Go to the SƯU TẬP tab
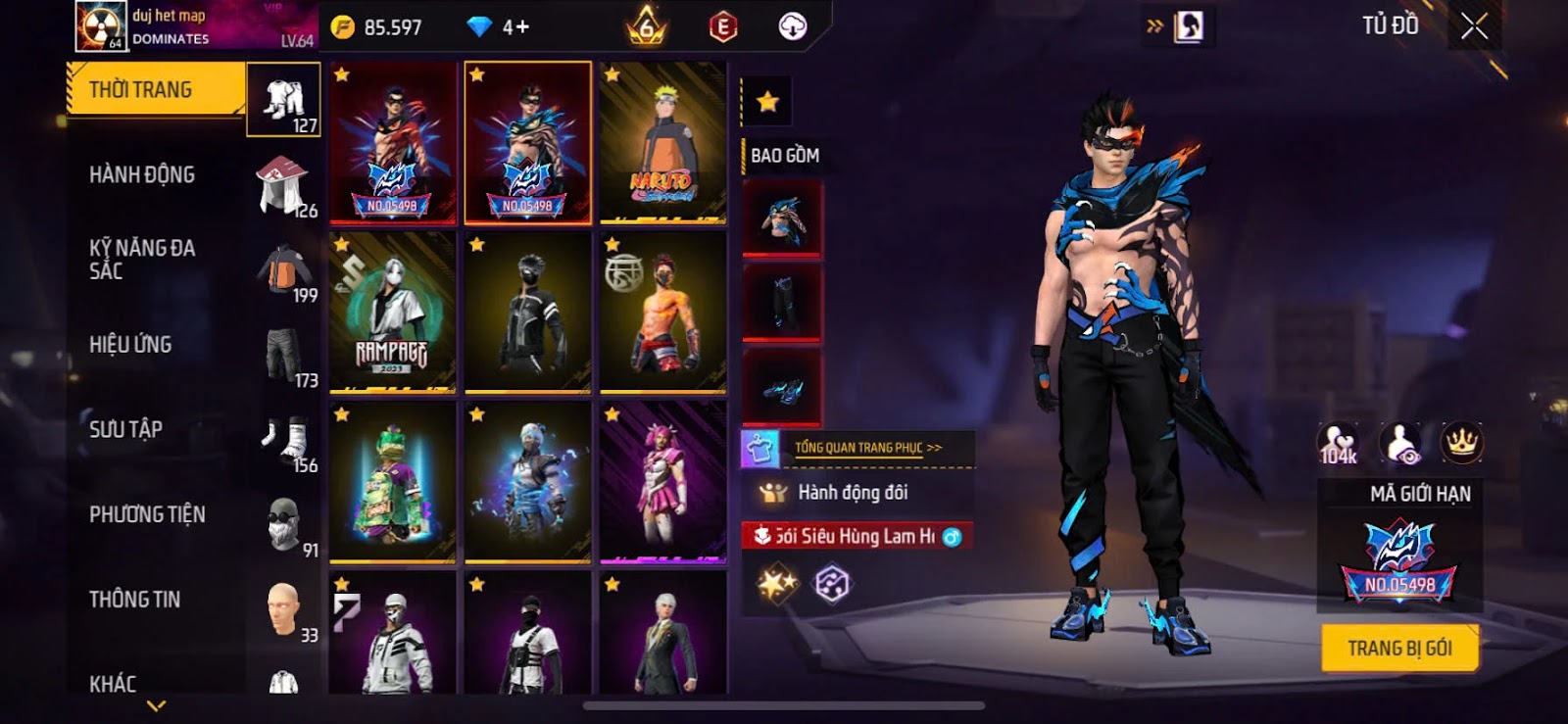The height and width of the screenshot is (724, 1568). coord(125,429)
